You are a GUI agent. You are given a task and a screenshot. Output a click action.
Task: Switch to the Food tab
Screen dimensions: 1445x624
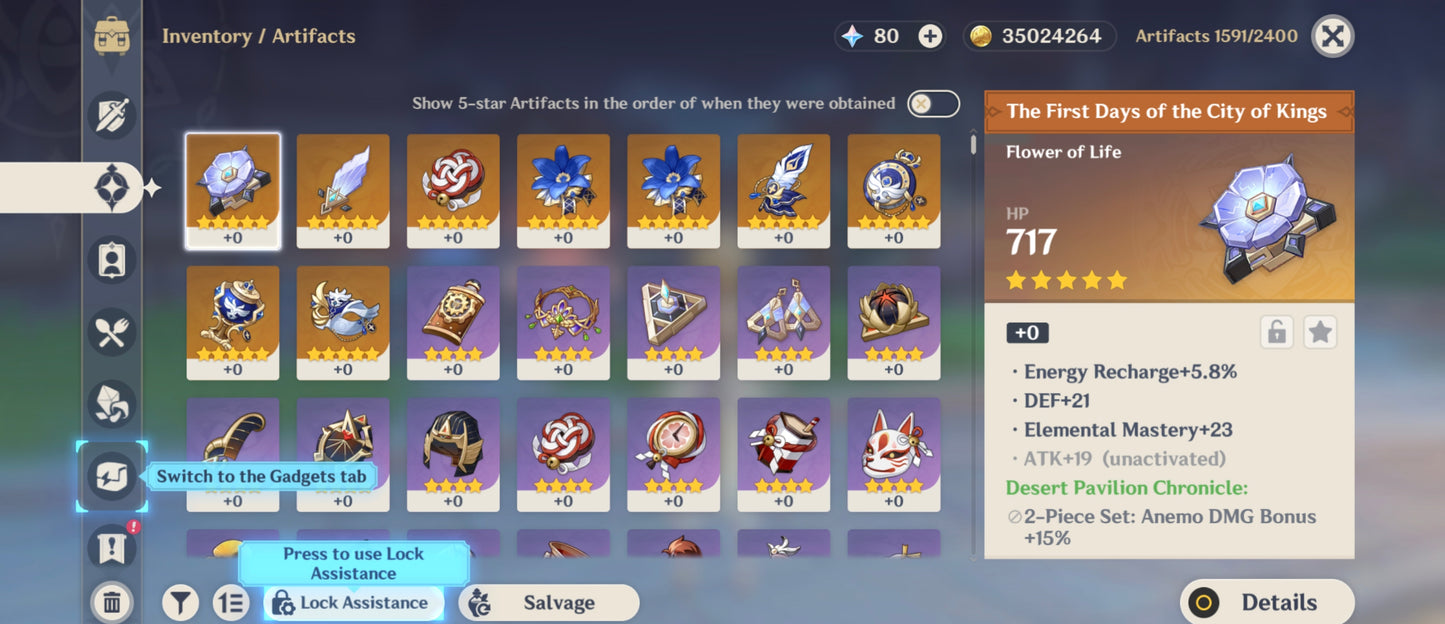click(111, 332)
